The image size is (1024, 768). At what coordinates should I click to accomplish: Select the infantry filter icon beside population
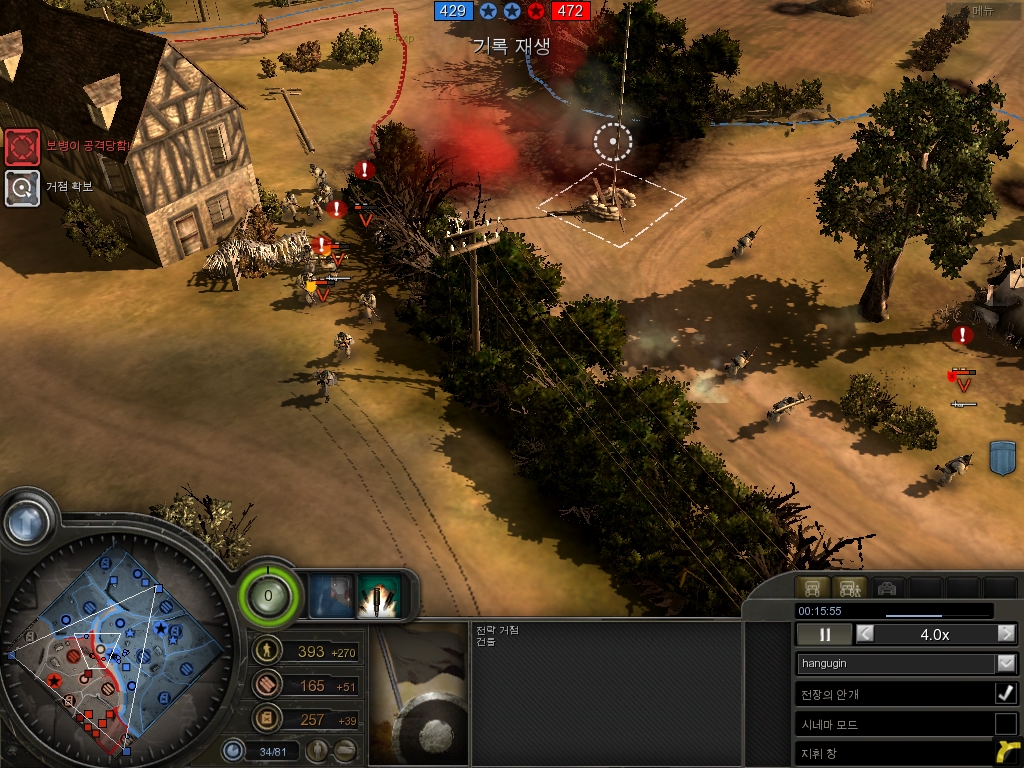(318, 750)
